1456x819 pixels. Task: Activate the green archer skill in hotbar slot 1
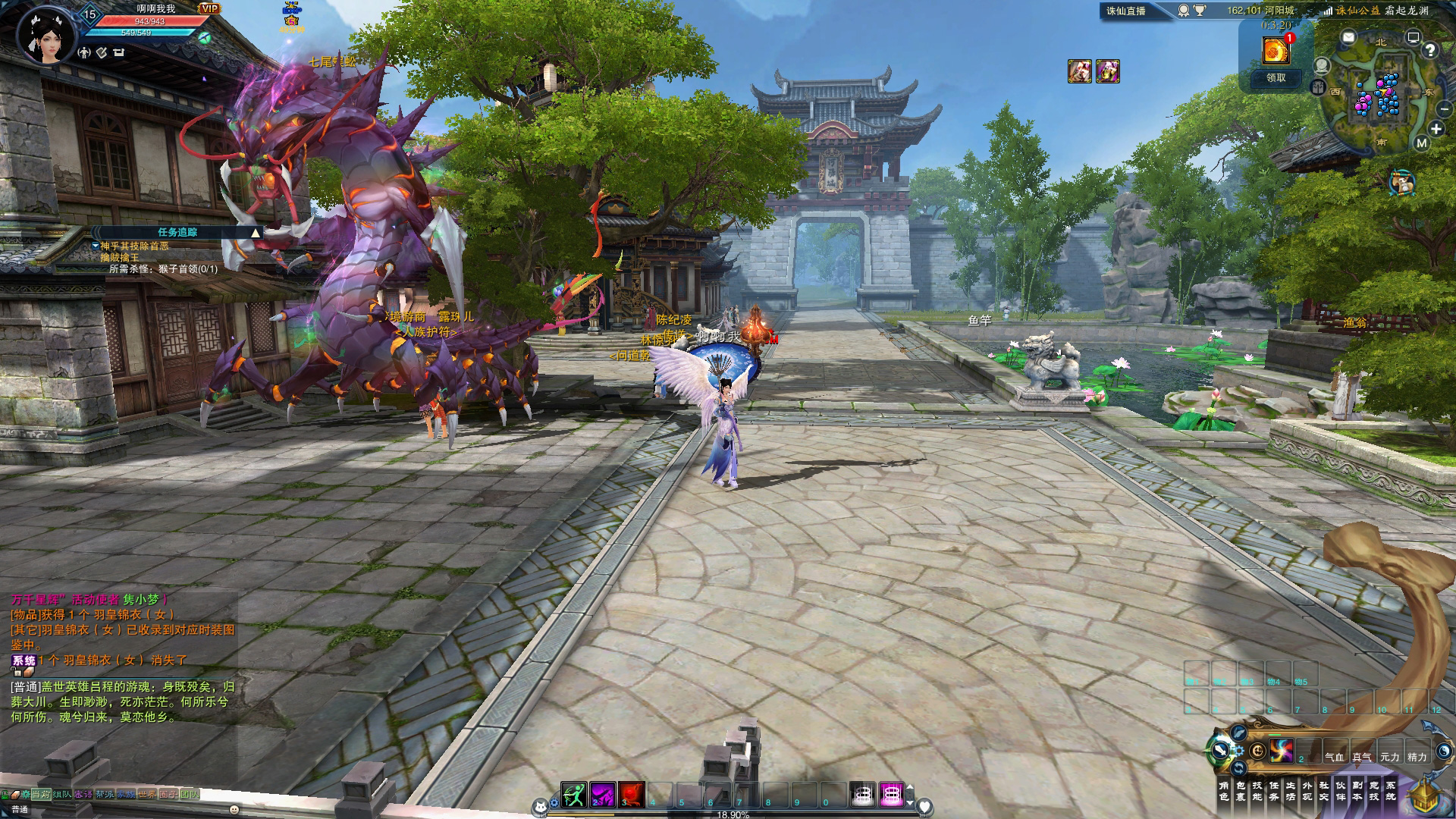point(573,794)
